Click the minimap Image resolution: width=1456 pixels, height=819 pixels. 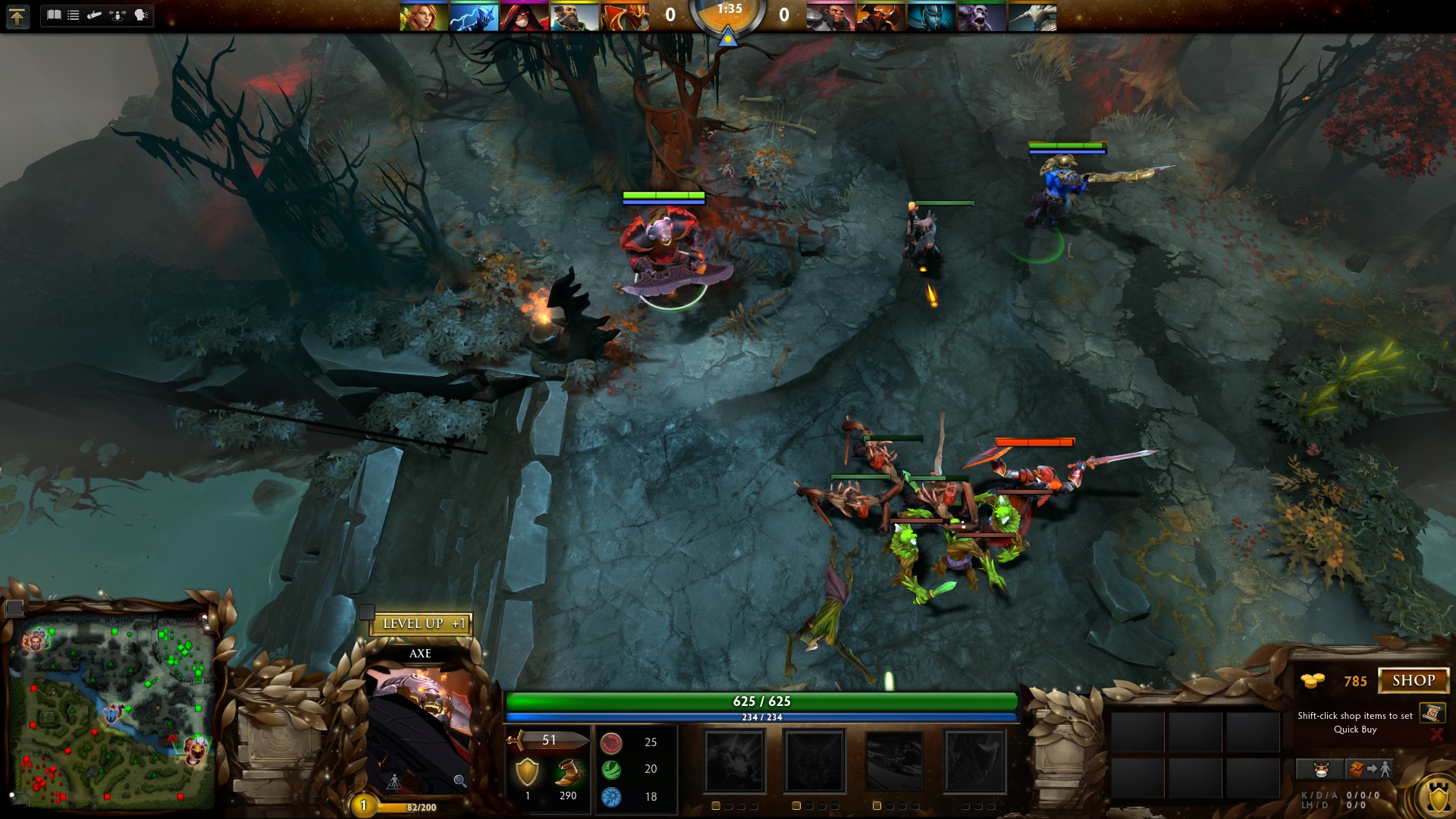click(x=112, y=713)
